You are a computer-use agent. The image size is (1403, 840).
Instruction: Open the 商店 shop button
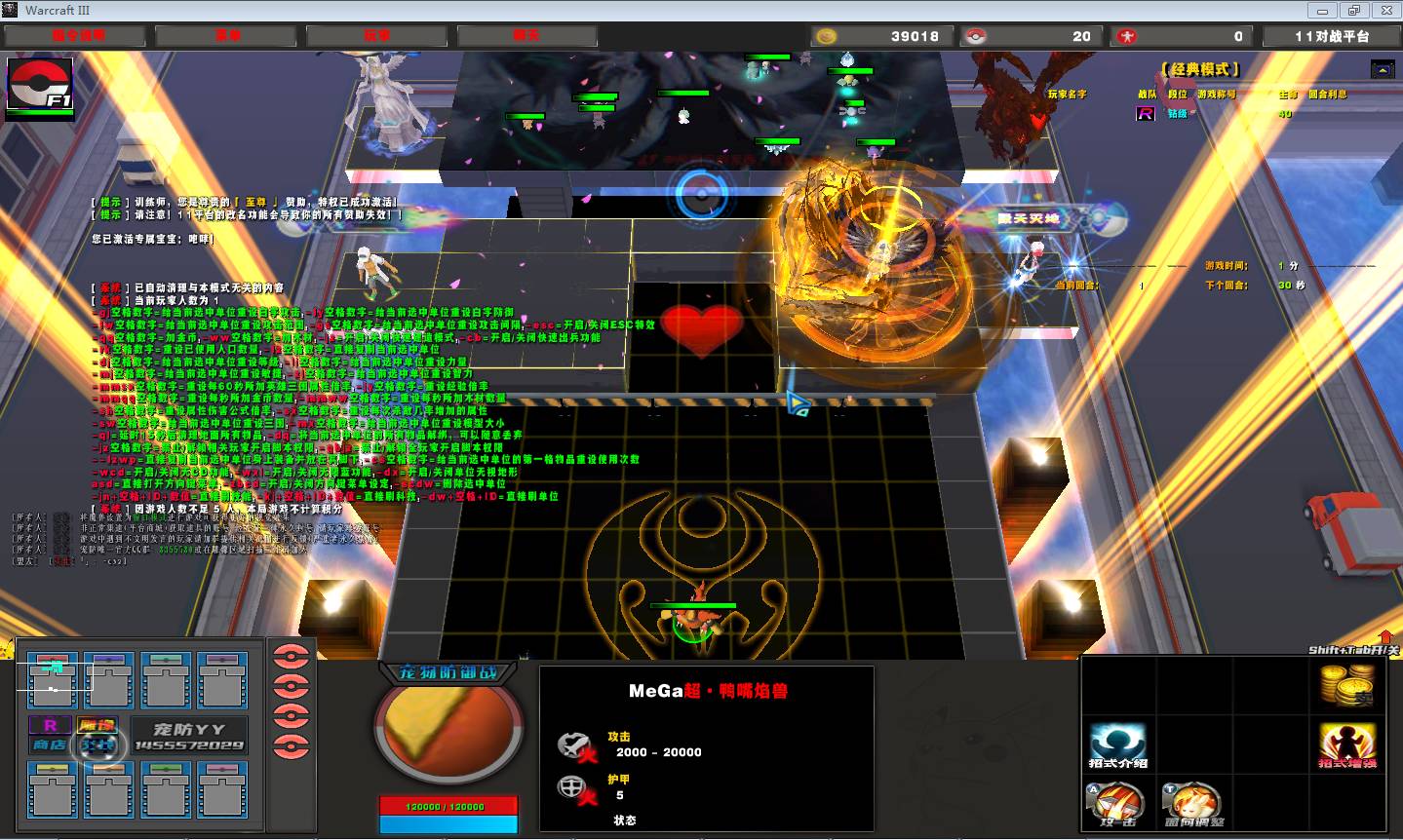tap(50, 745)
